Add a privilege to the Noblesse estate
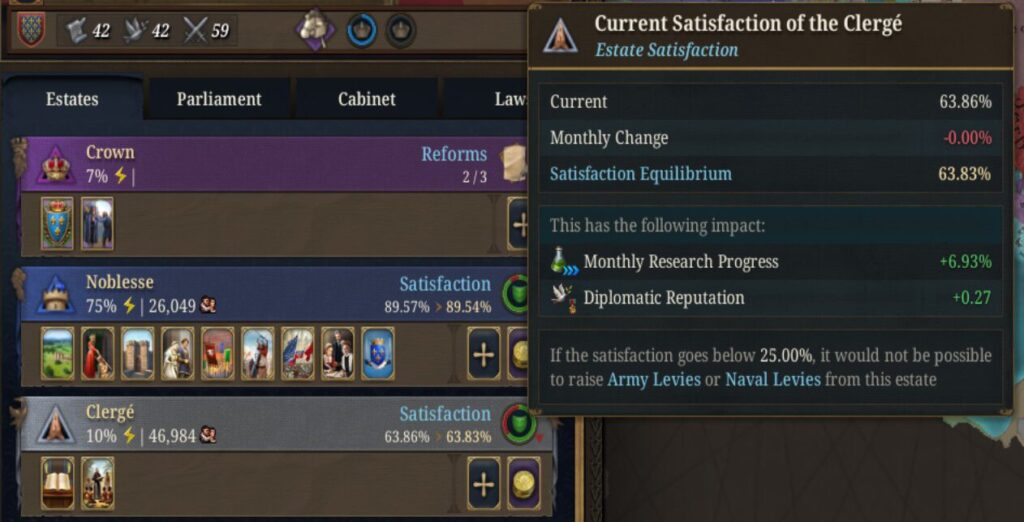 pos(484,355)
